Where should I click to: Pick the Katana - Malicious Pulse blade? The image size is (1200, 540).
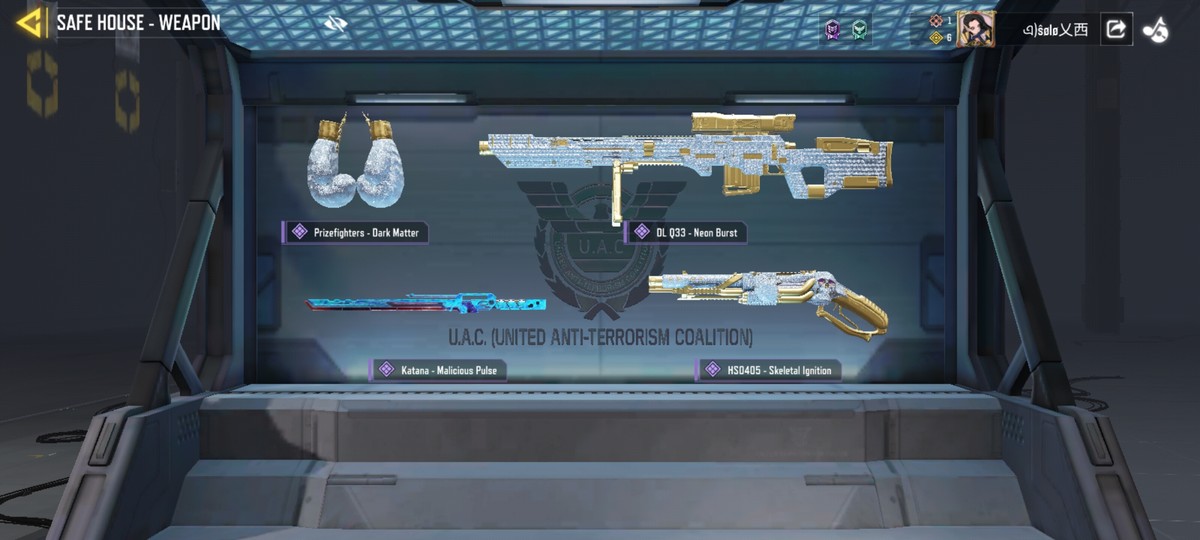(x=426, y=302)
